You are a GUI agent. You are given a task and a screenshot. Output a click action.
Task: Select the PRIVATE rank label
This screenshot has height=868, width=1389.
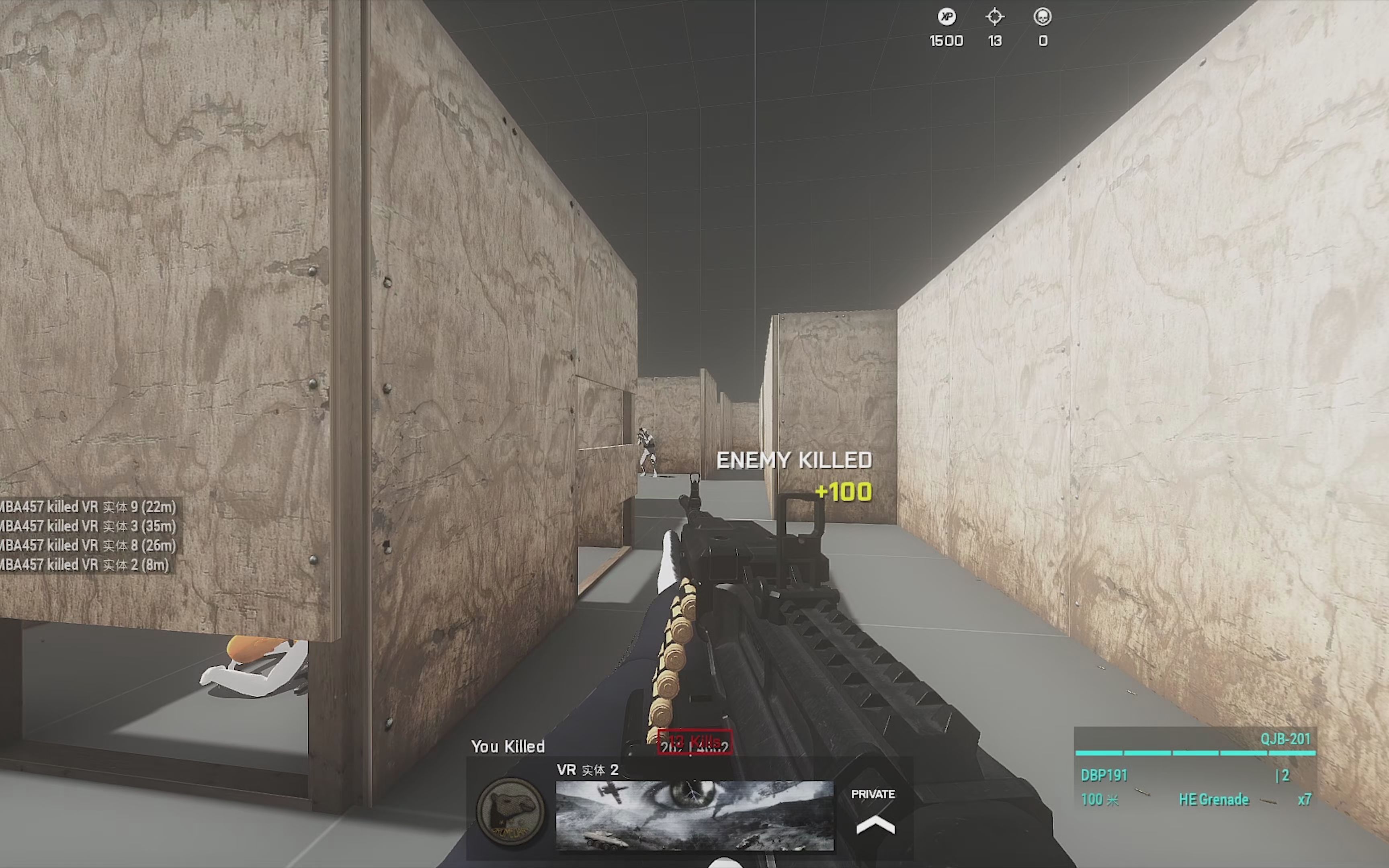873,794
